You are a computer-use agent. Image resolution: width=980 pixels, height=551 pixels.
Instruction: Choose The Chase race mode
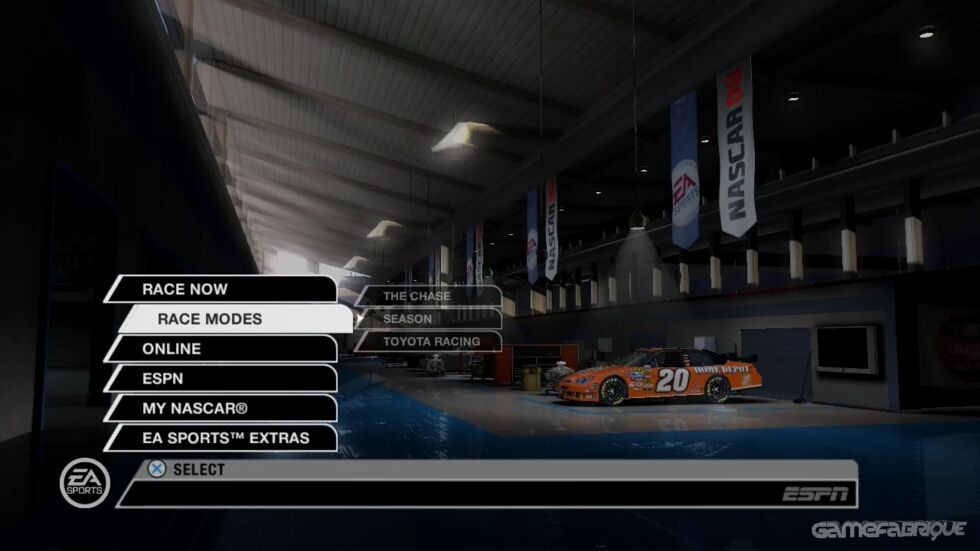428,296
